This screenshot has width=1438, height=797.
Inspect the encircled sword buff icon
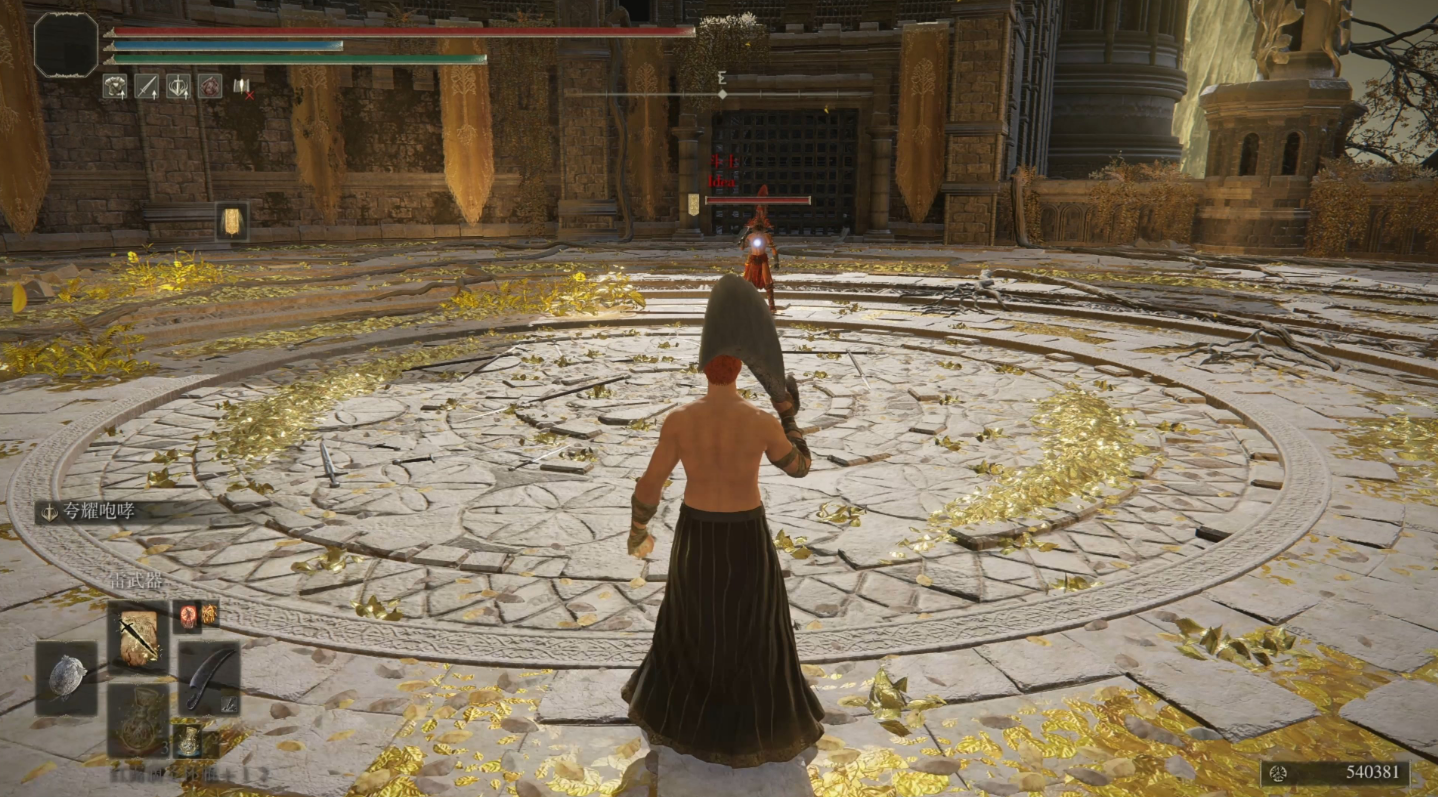(x=178, y=86)
